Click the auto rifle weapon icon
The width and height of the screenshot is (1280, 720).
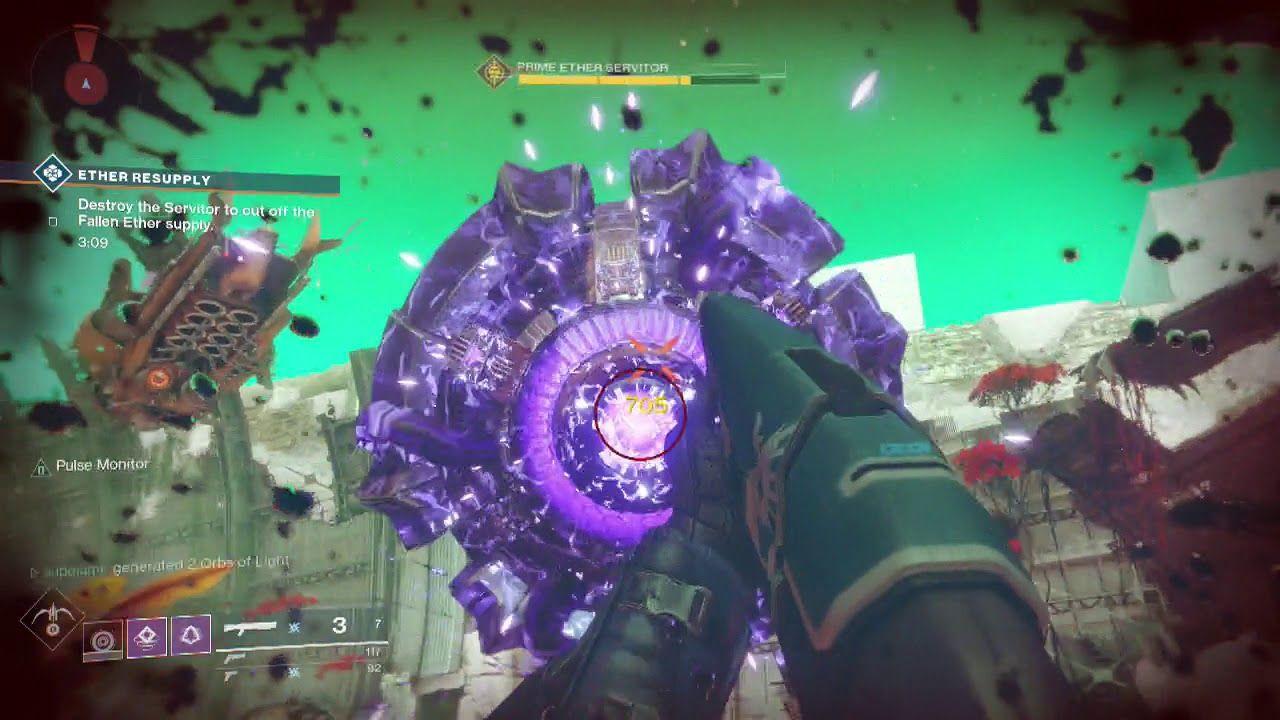(248, 628)
